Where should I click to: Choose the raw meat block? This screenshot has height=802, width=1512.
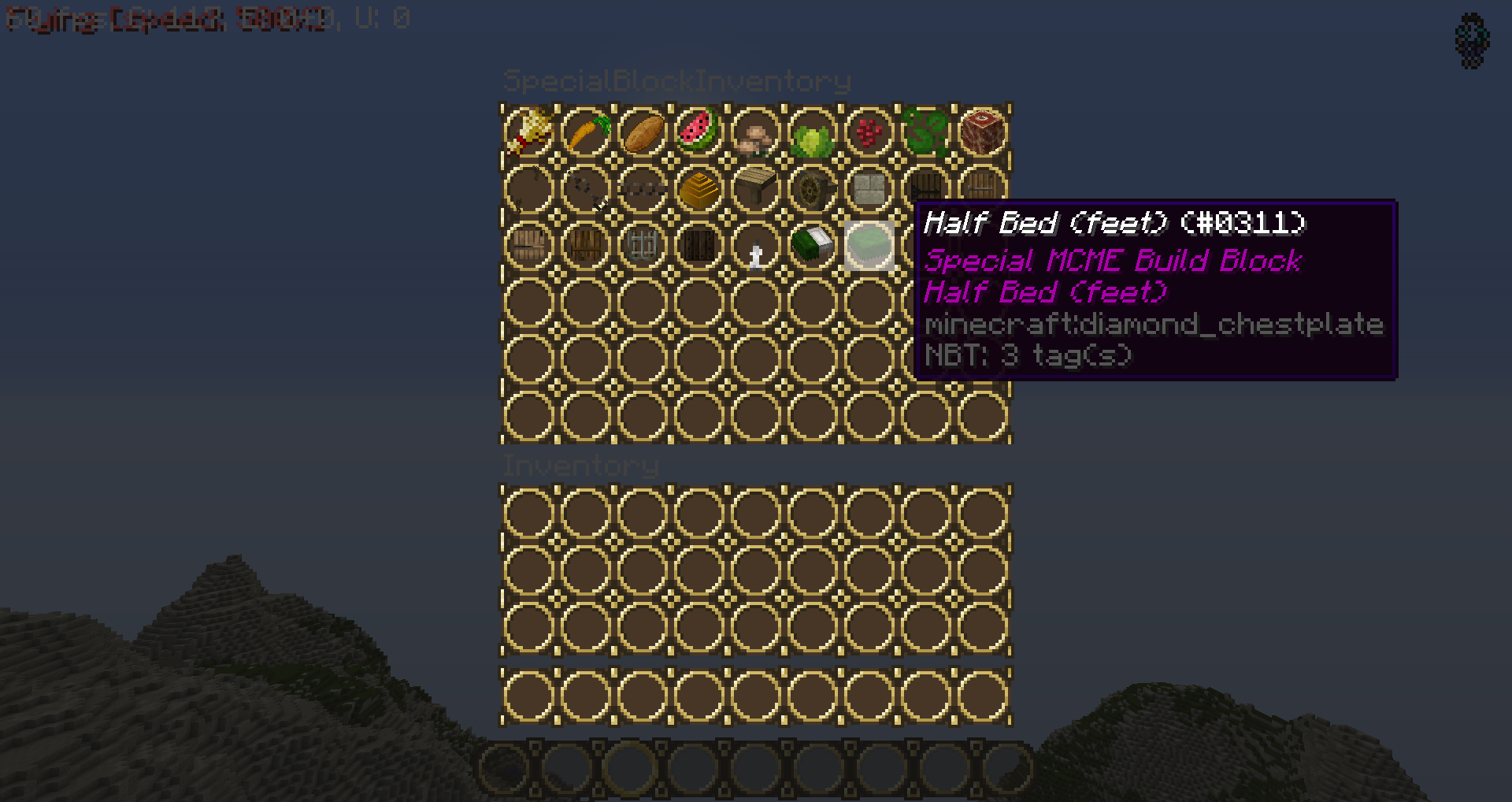[x=983, y=132]
